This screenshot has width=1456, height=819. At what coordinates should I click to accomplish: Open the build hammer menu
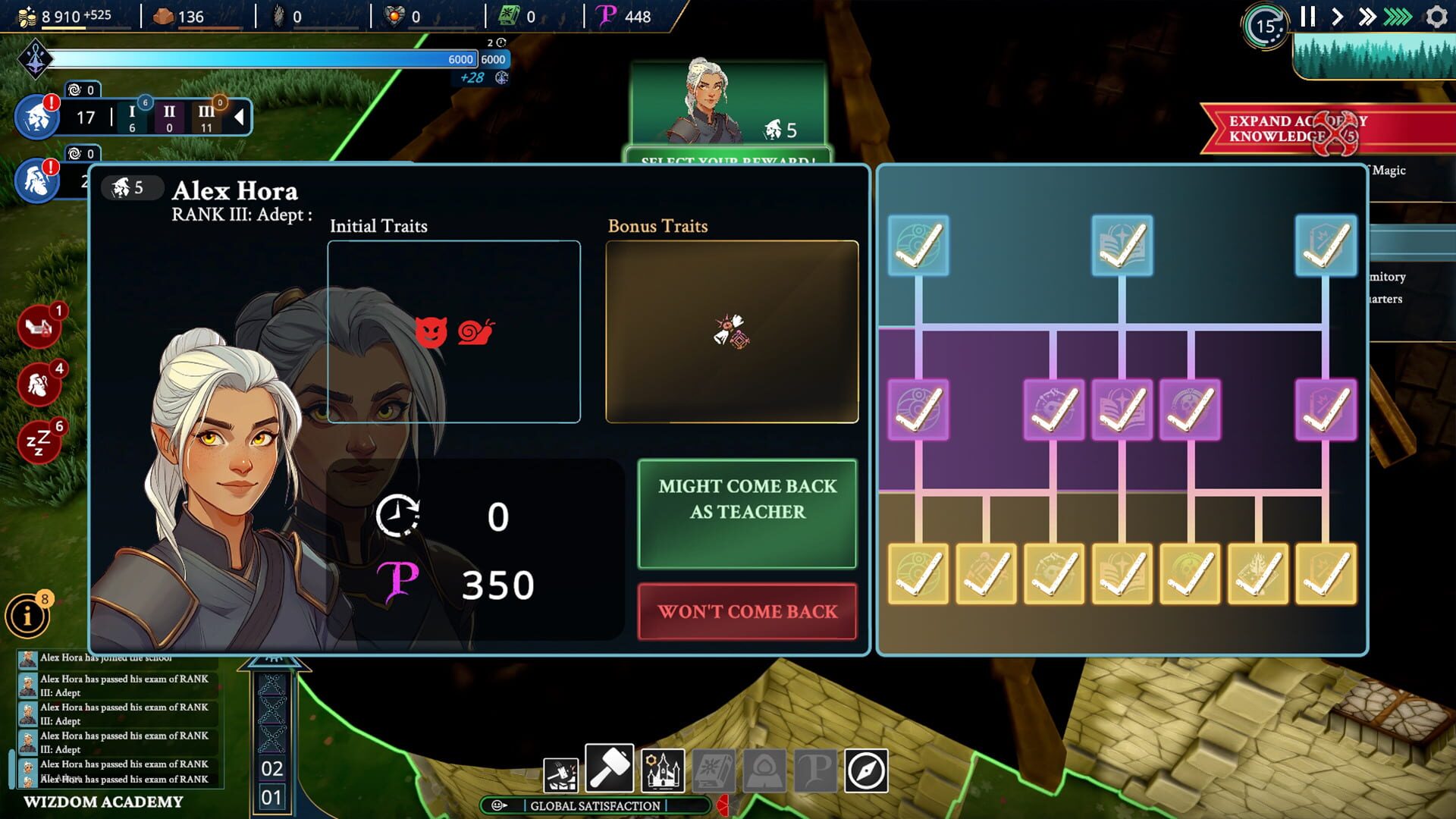610,768
